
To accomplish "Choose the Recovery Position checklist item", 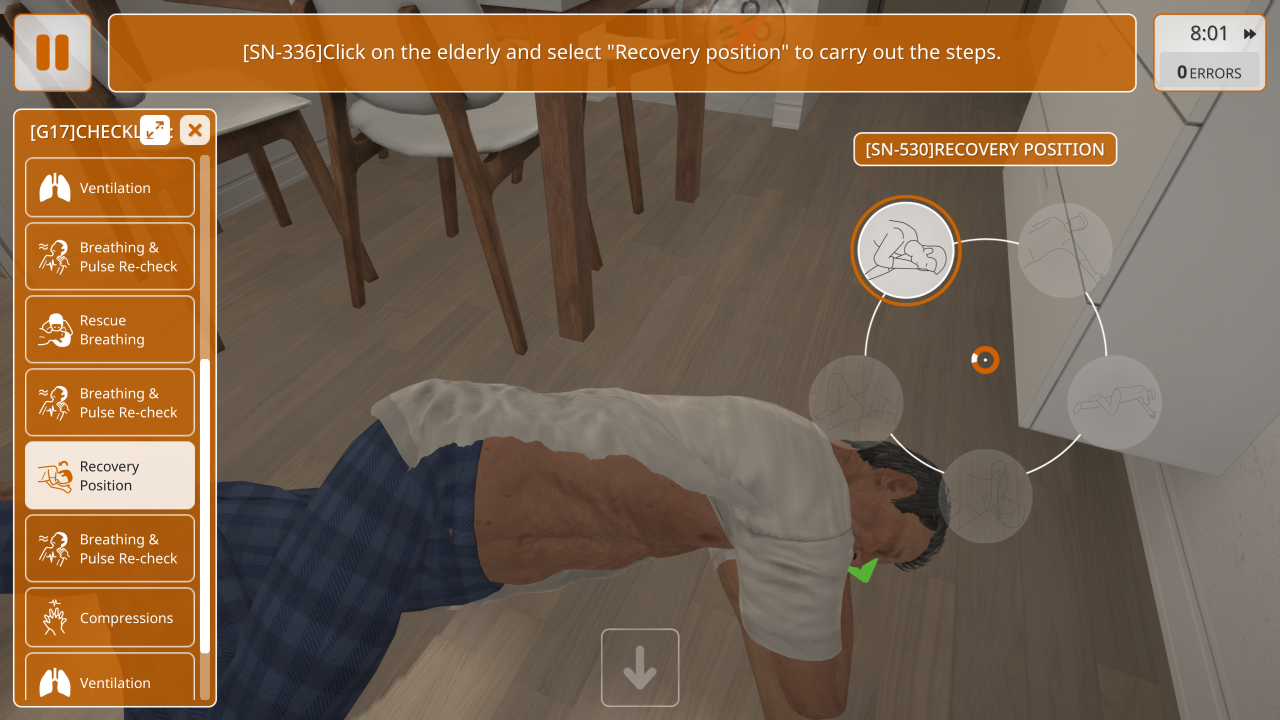I will 110,476.
